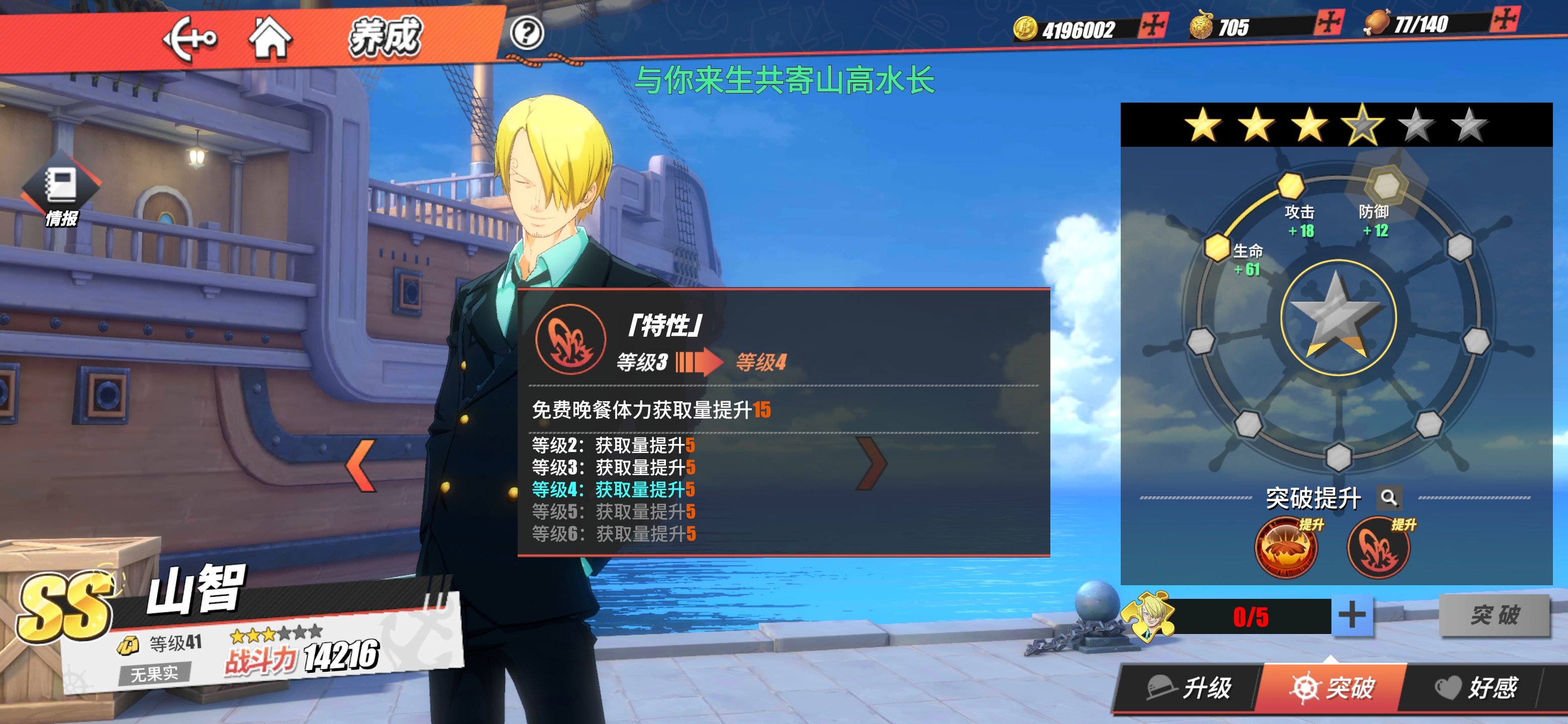Screen dimensions: 1568x724
Task: Switch to the 突破 breakthrough tab
Action: point(1332,688)
